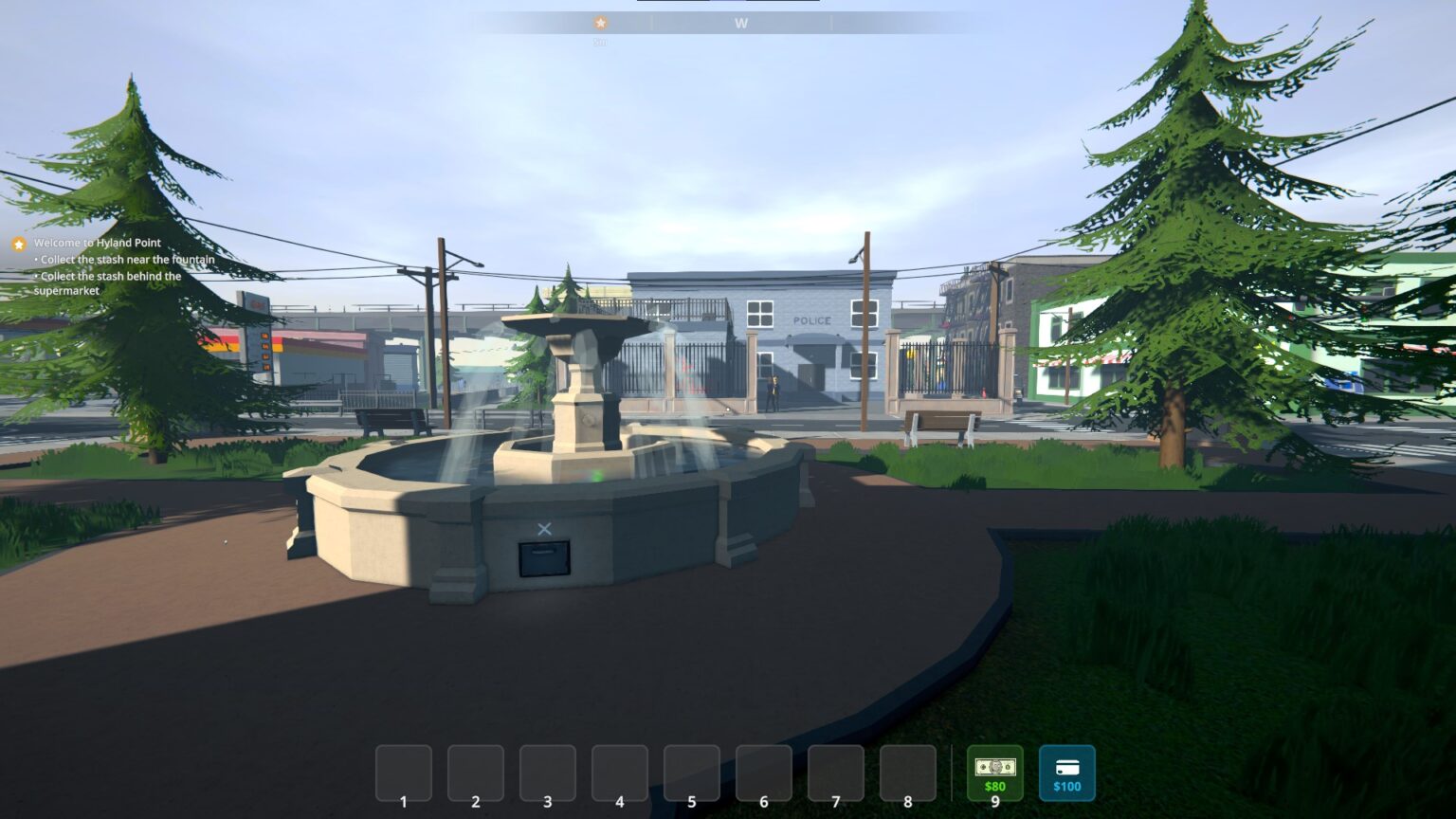Click the Welcome to Hyland Point quest title
The height and width of the screenshot is (819, 1456).
[x=98, y=243]
